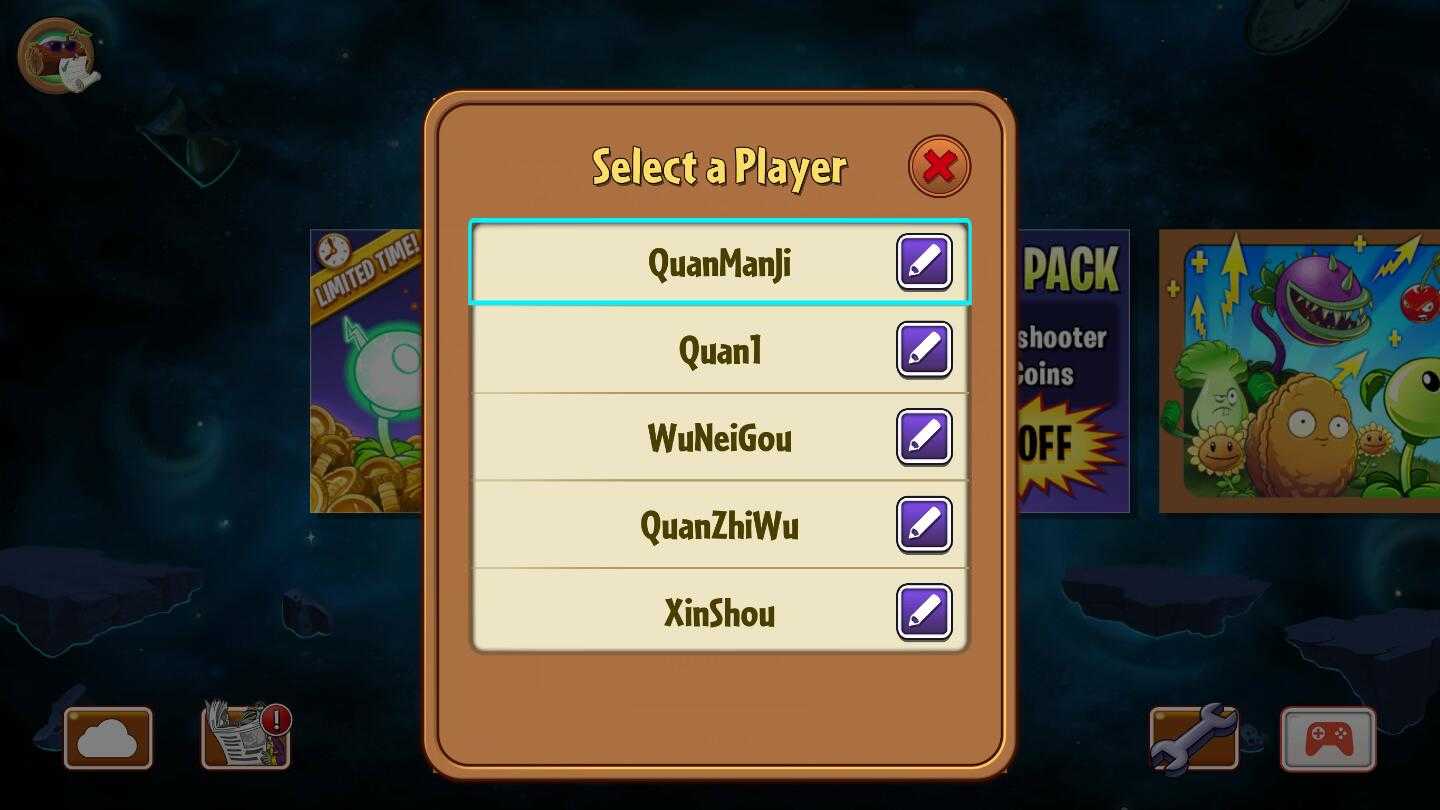The height and width of the screenshot is (810, 1440).
Task: Edit the WuNeiGou profile
Action: (x=923, y=437)
